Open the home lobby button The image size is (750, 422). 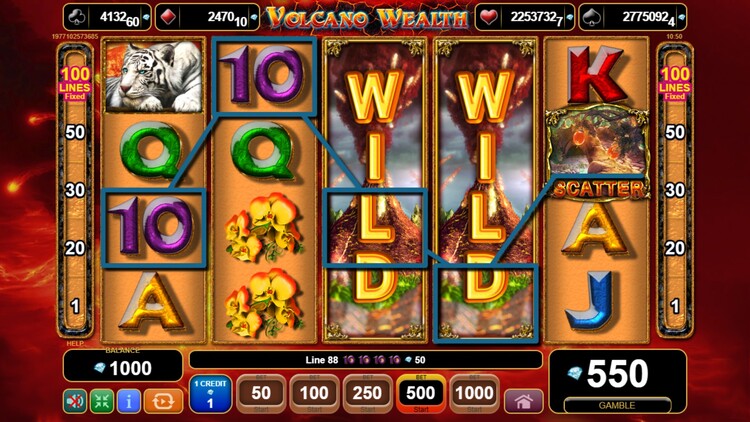(x=523, y=400)
